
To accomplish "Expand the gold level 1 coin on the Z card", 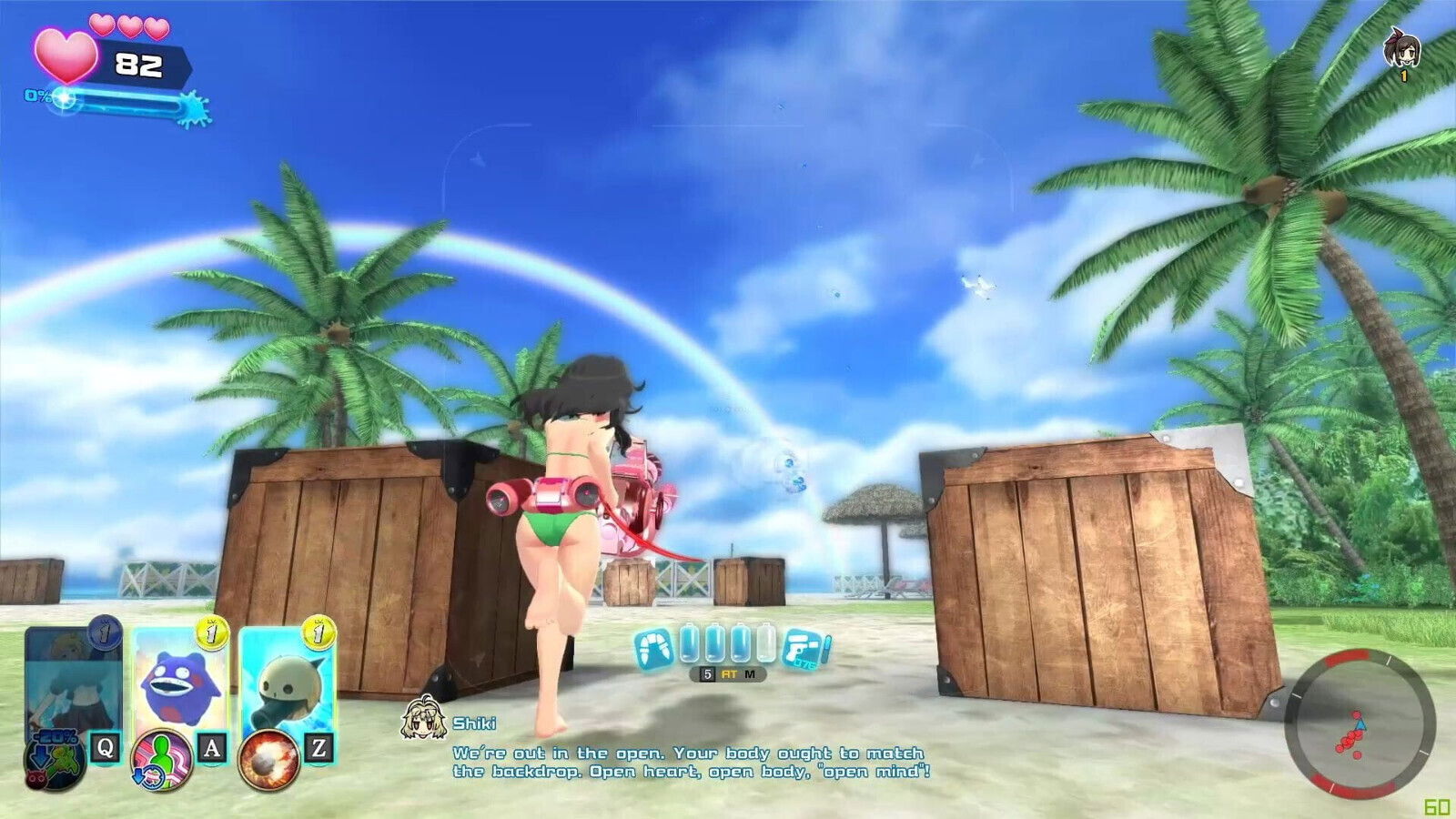I will pos(317,633).
